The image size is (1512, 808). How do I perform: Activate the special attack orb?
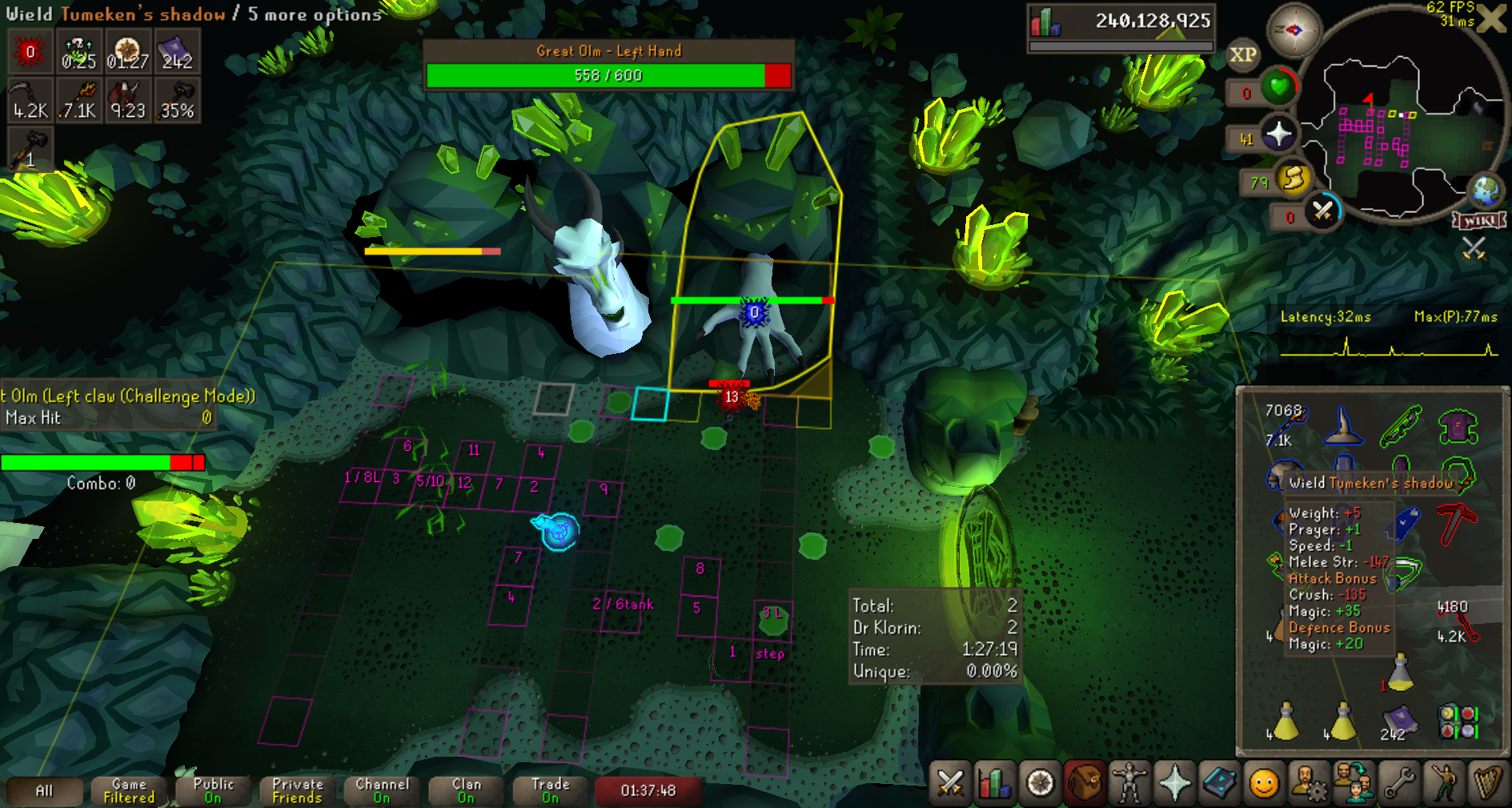1322,212
